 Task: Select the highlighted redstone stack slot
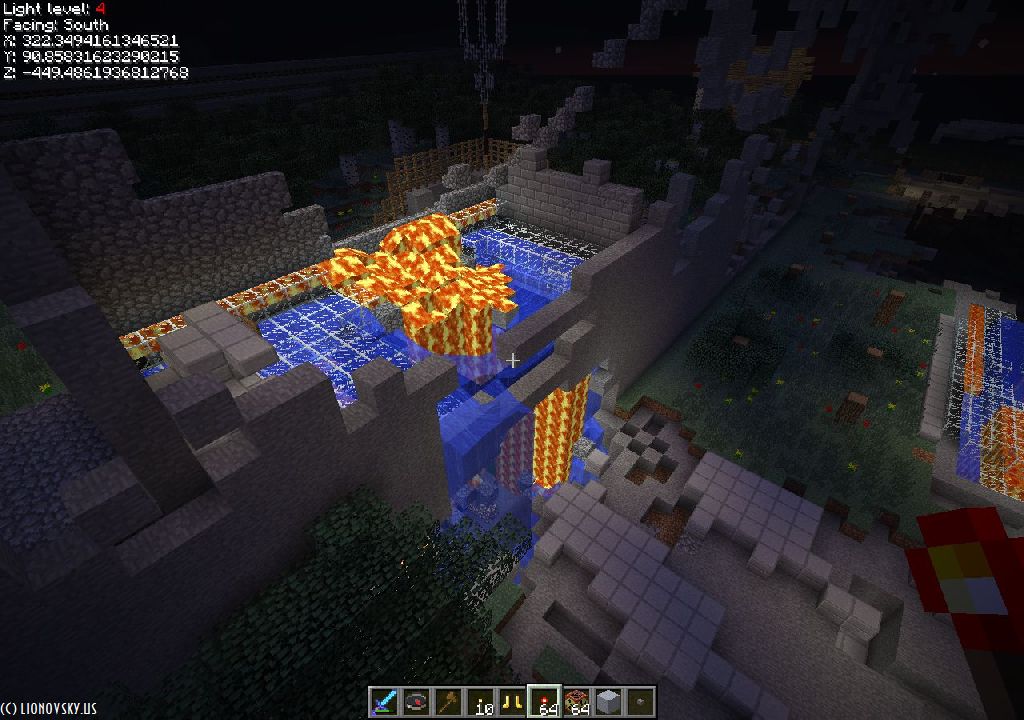click(545, 702)
